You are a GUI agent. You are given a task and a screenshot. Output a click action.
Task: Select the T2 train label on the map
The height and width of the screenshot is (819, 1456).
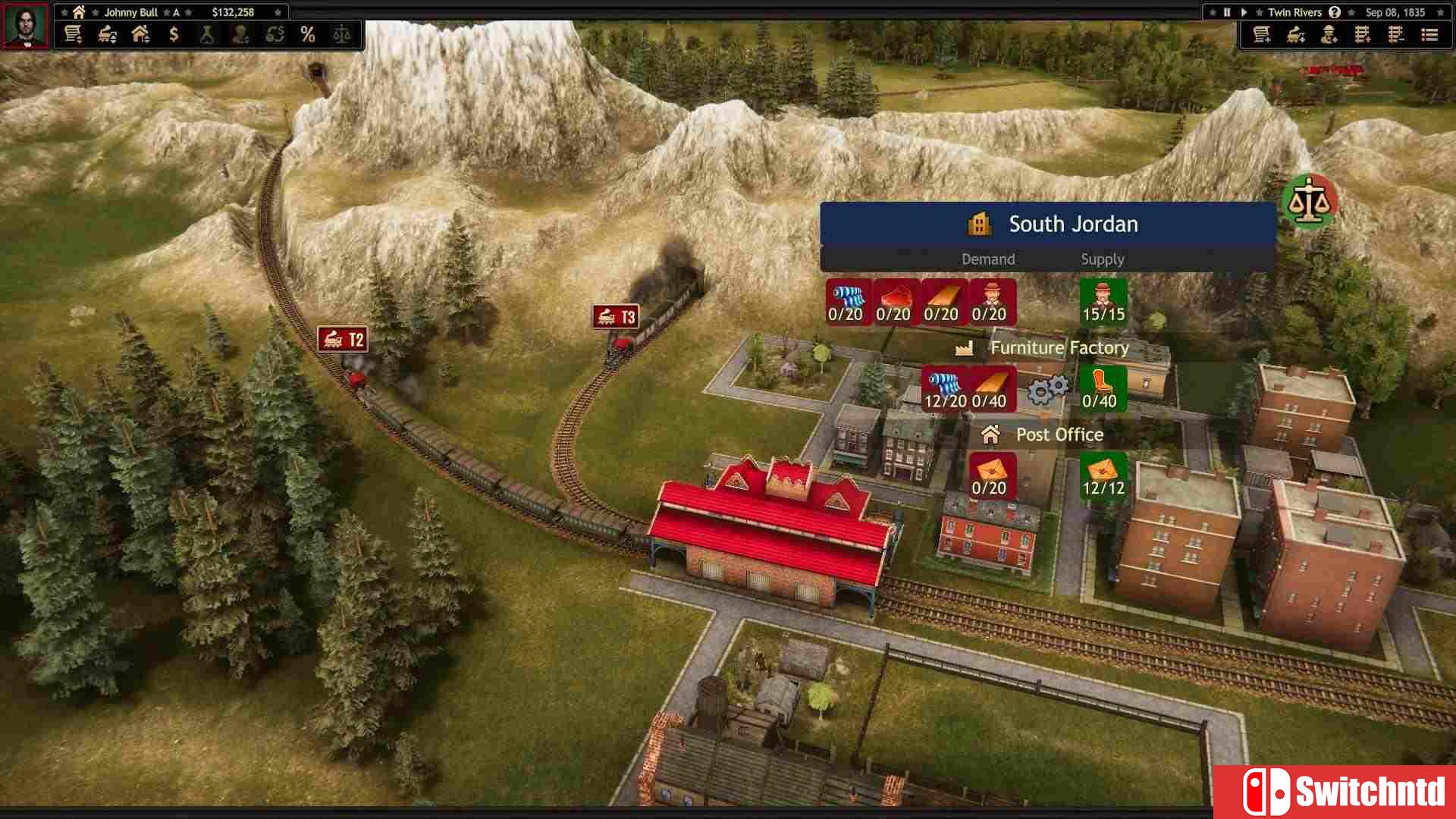pos(344,340)
